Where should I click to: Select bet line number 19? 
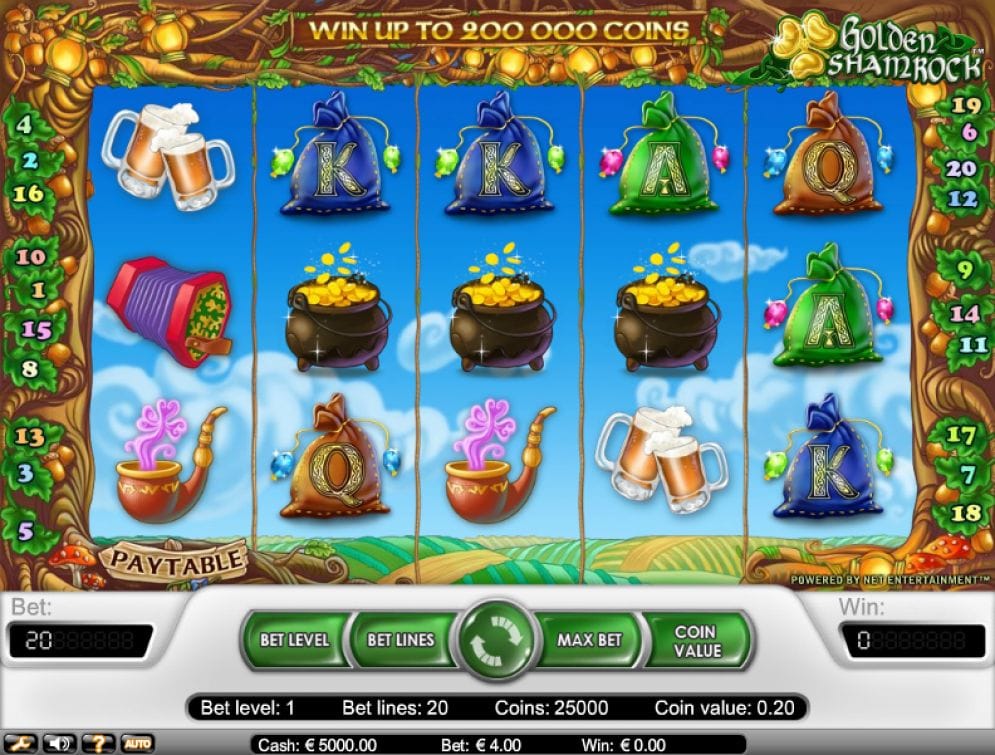tap(965, 104)
